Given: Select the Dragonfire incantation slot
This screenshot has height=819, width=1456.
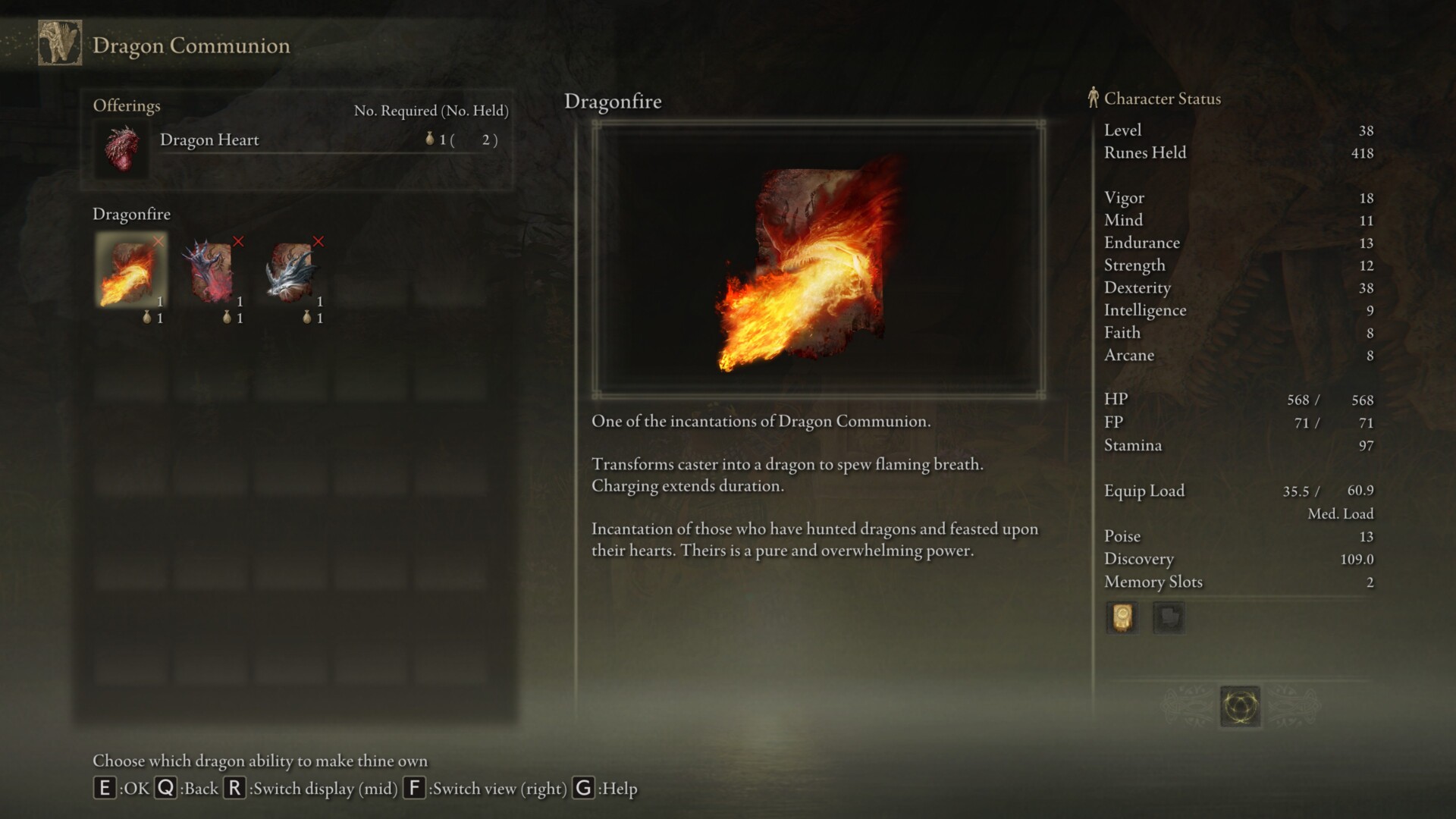Looking at the screenshot, I should click(x=131, y=271).
